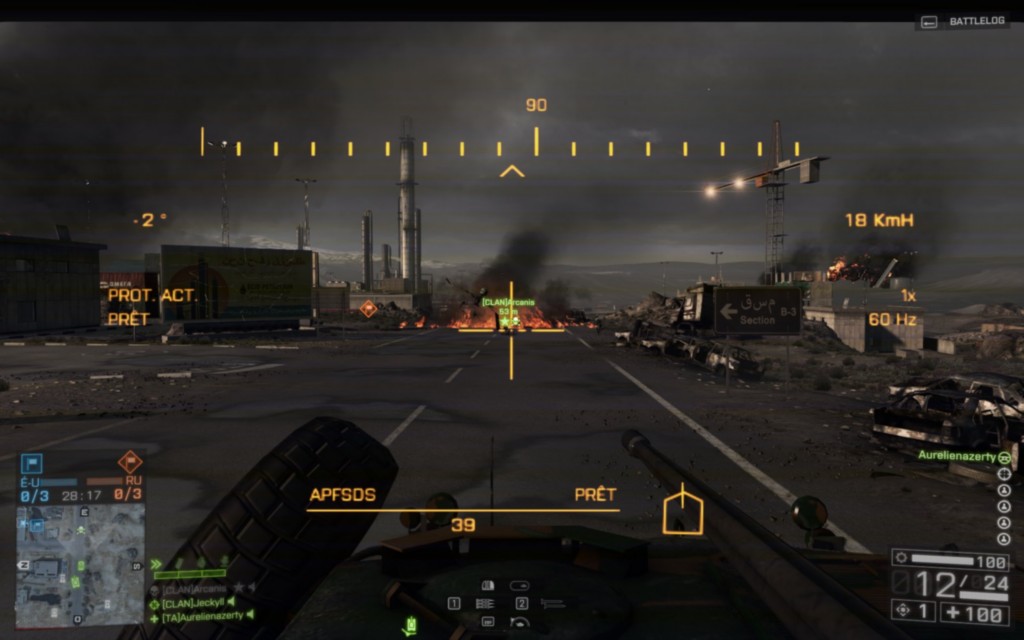Click the minimap
This screenshot has height=640, width=1024.
(x=80, y=565)
